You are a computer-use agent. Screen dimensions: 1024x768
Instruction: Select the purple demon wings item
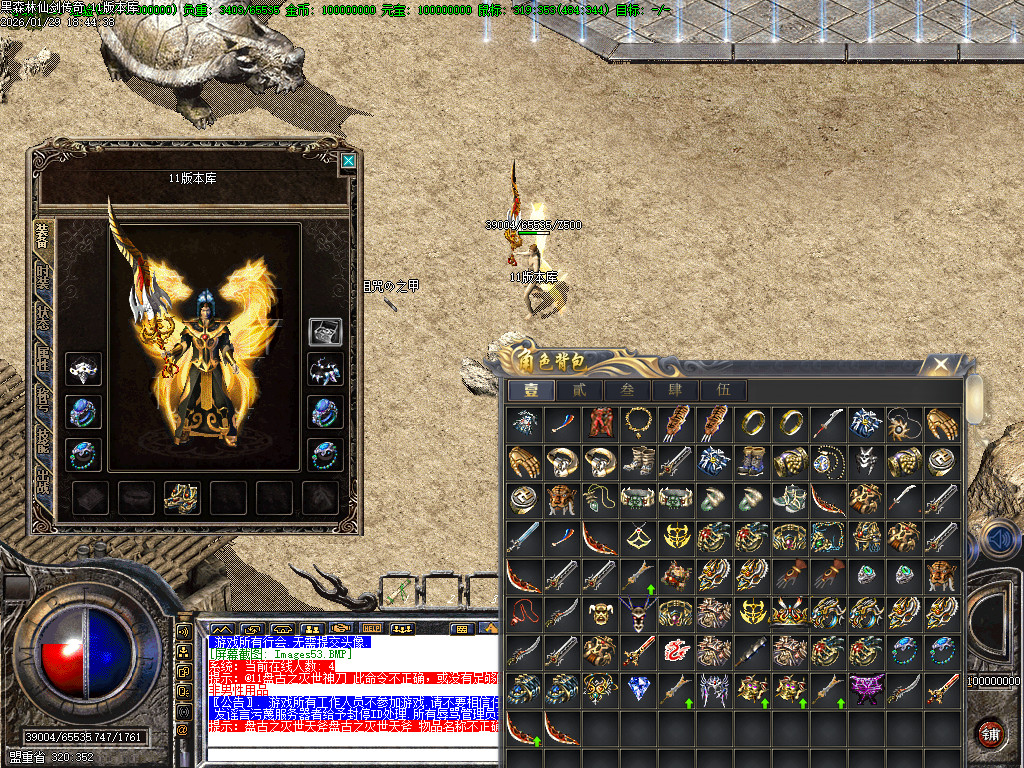tap(864, 688)
